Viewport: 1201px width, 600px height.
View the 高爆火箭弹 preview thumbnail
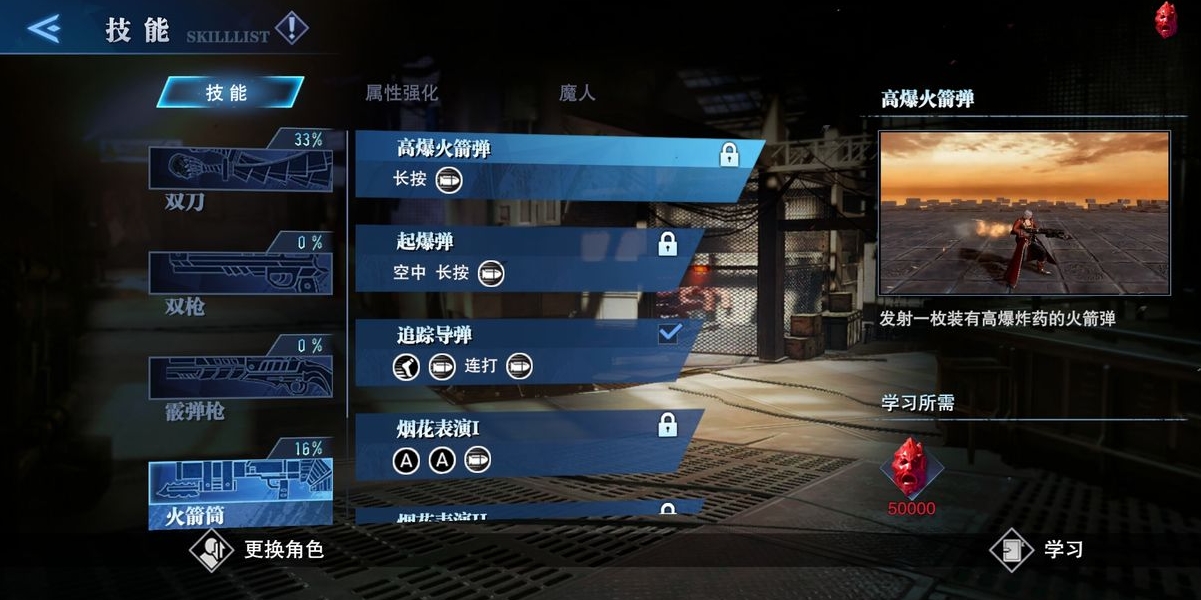coord(1024,213)
